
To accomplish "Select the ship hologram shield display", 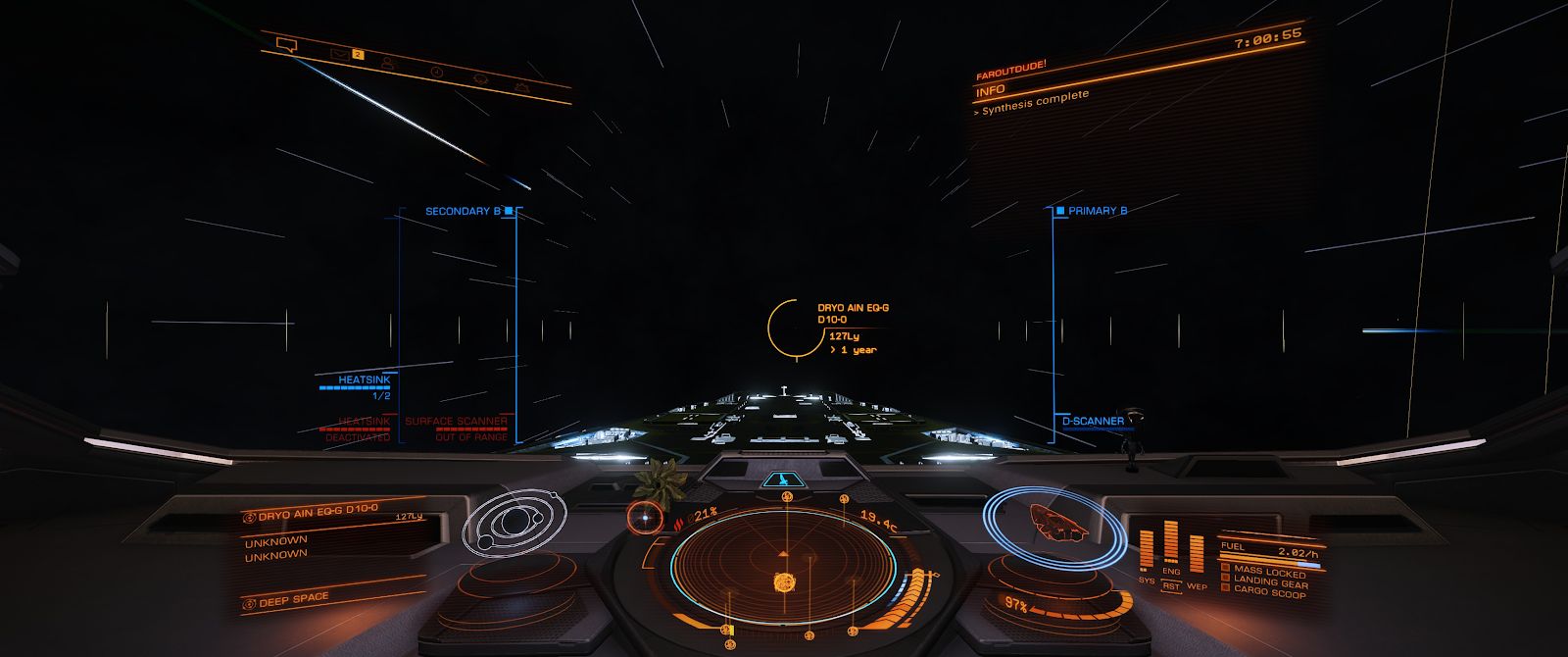I will (x=1056, y=526).
